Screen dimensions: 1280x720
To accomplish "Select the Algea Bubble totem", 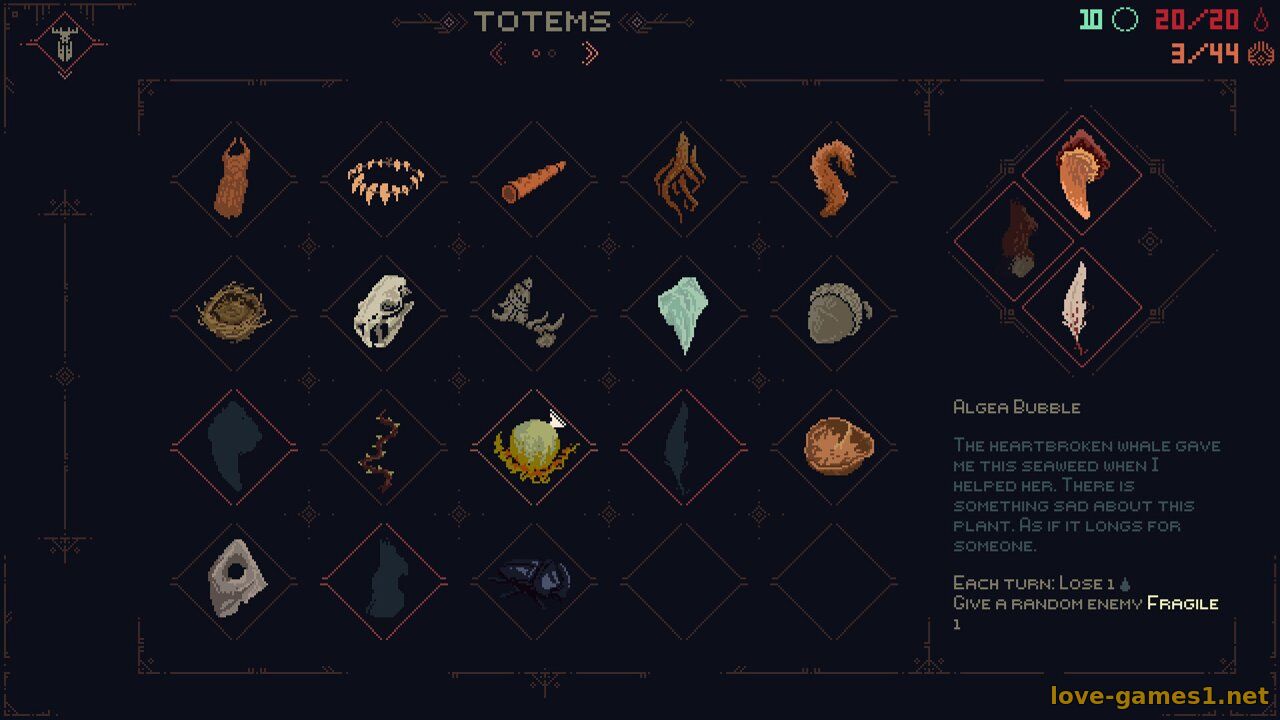I will coord(534,447).
